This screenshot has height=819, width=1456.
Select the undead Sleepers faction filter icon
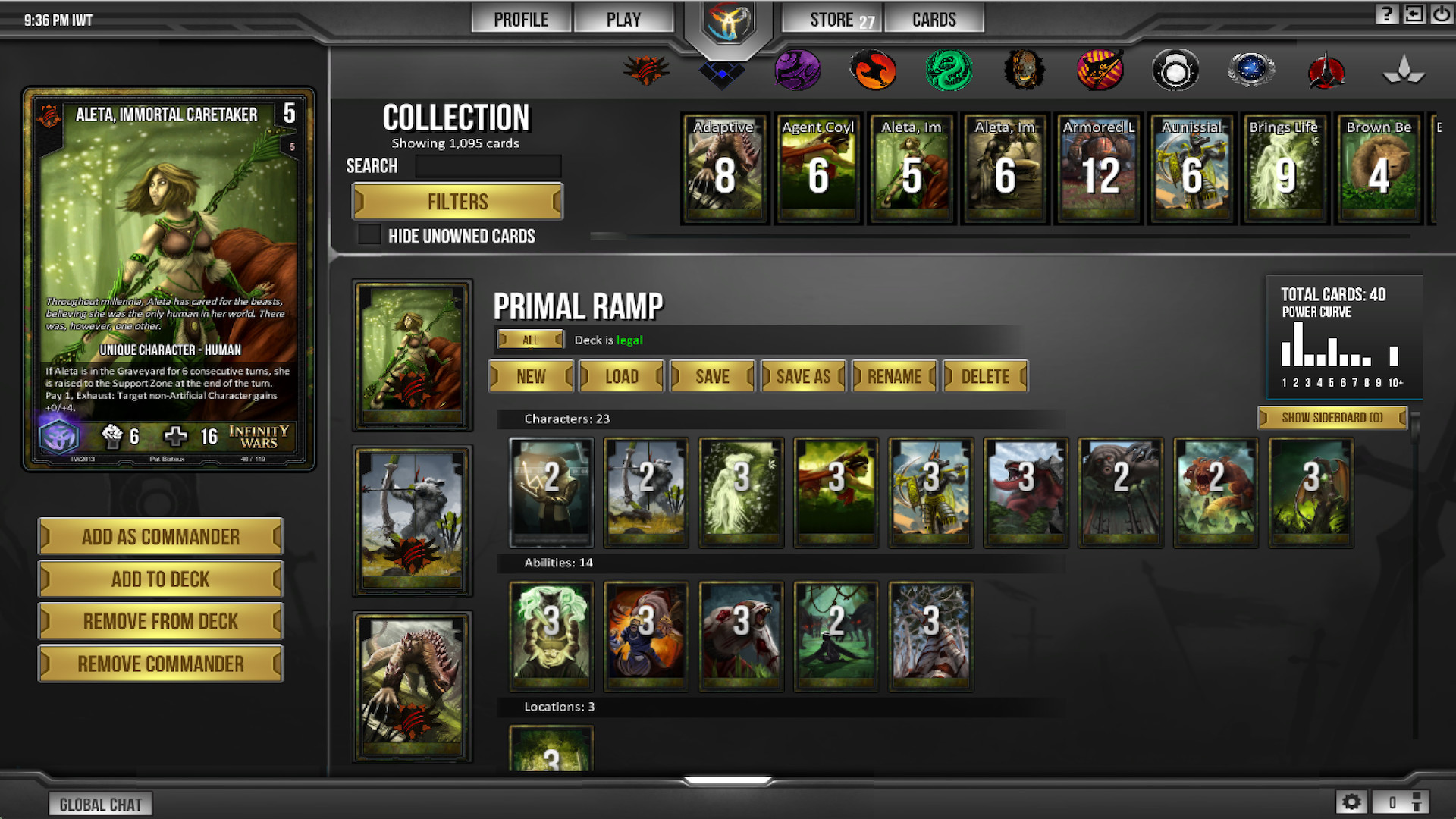(x=1025, y=70)
